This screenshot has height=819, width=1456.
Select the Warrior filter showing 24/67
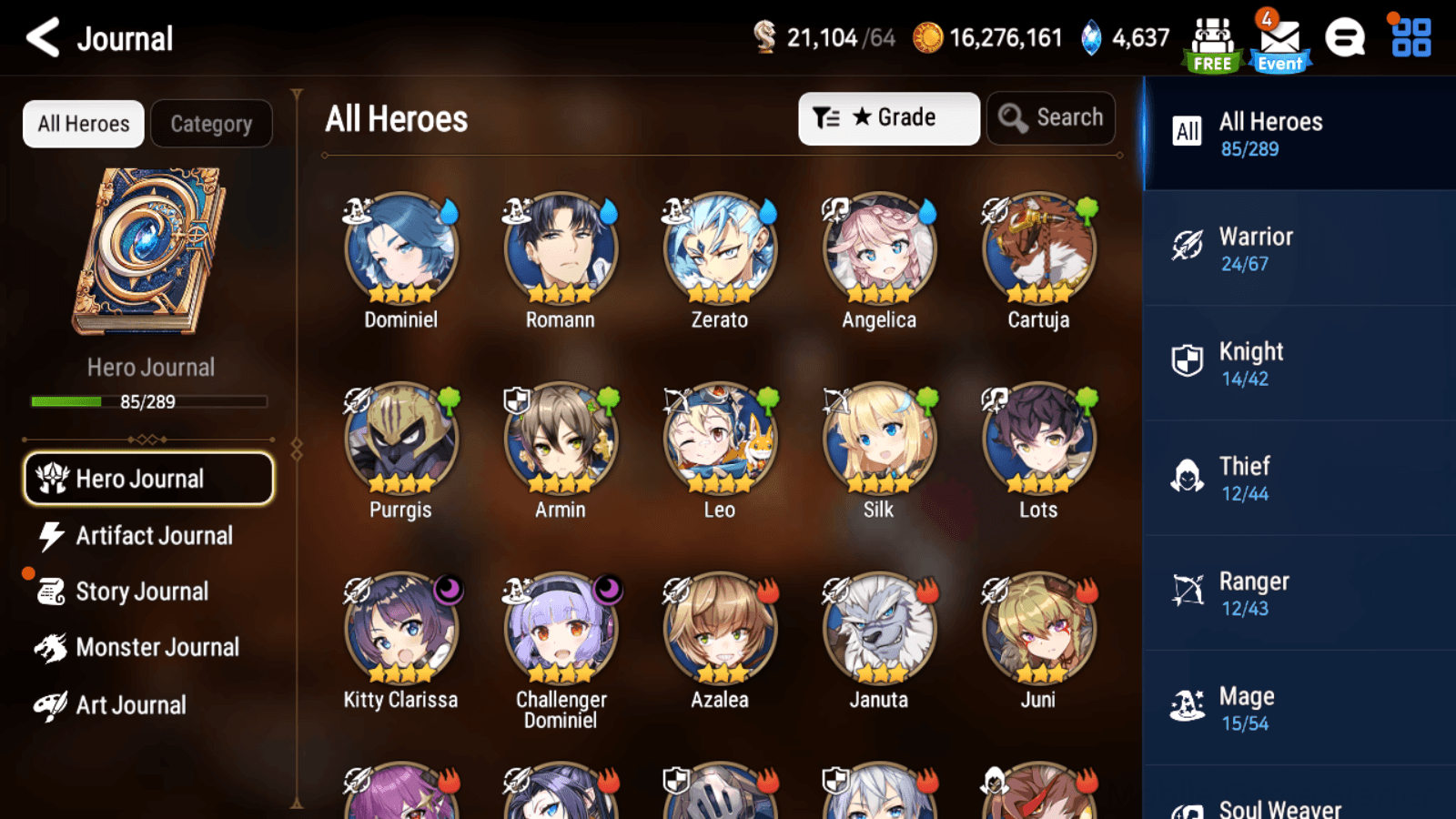(x=1256, y=248)
